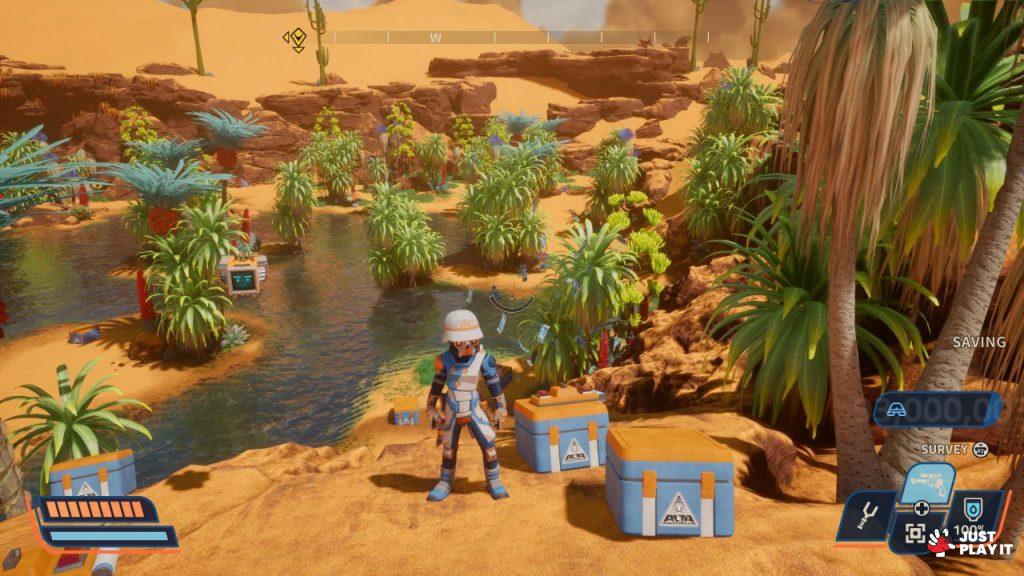Activate the scan frame tool slot
The height and width of the screenshot is (576, 1024).
tap(914, 535)
